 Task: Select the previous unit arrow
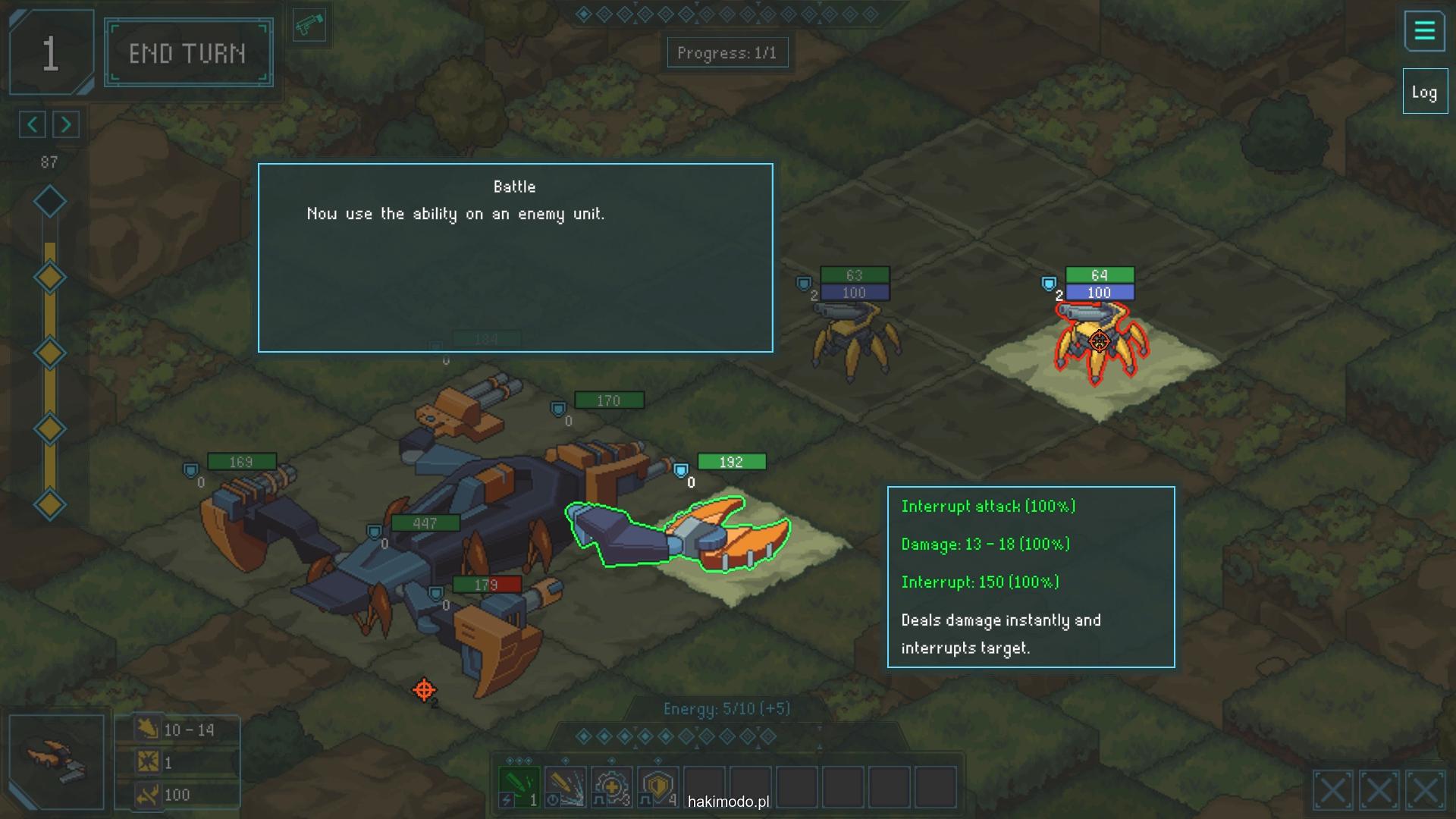coord(33,124)
